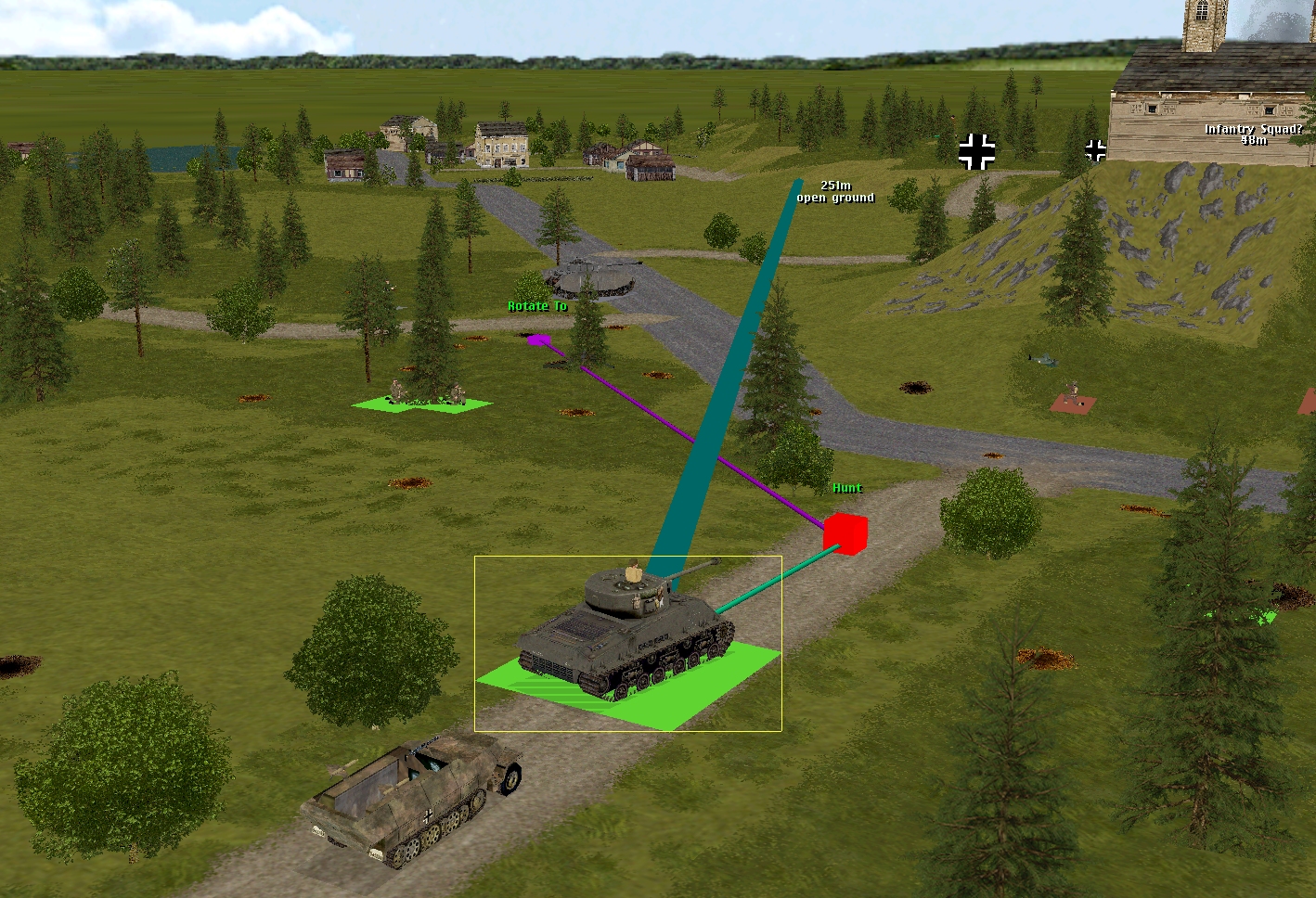Click the large German cross enemy marker
1316x898 pixels.
976,151
